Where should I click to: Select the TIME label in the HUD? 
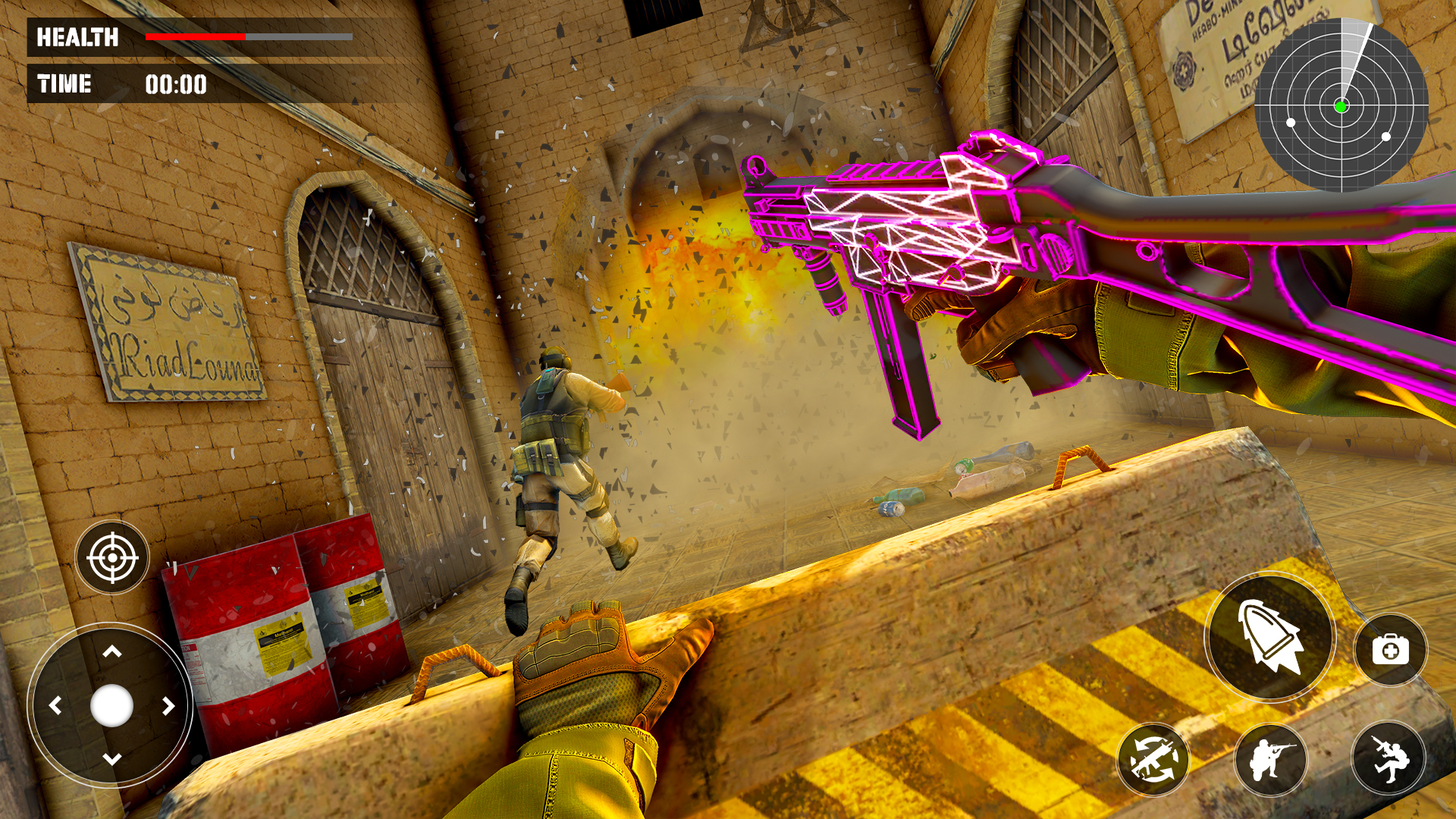click(x=64, y=83)
